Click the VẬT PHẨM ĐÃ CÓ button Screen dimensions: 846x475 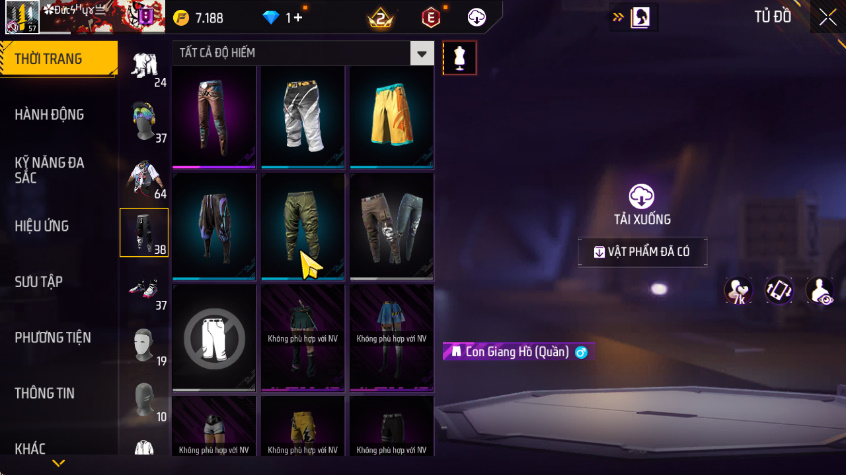[642, 252]
